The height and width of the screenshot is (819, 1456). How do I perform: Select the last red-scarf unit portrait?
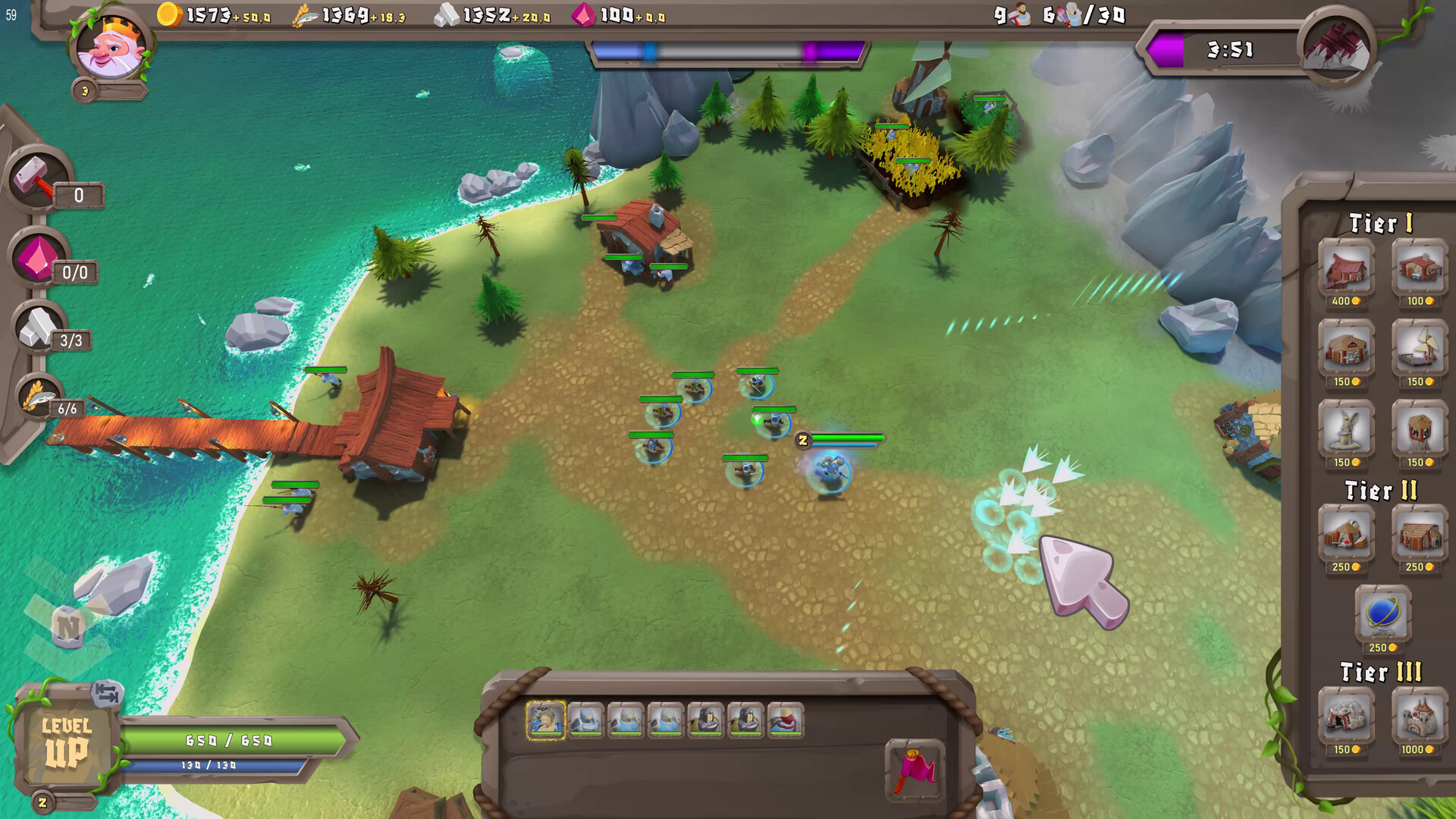click(x=786, y=720)
